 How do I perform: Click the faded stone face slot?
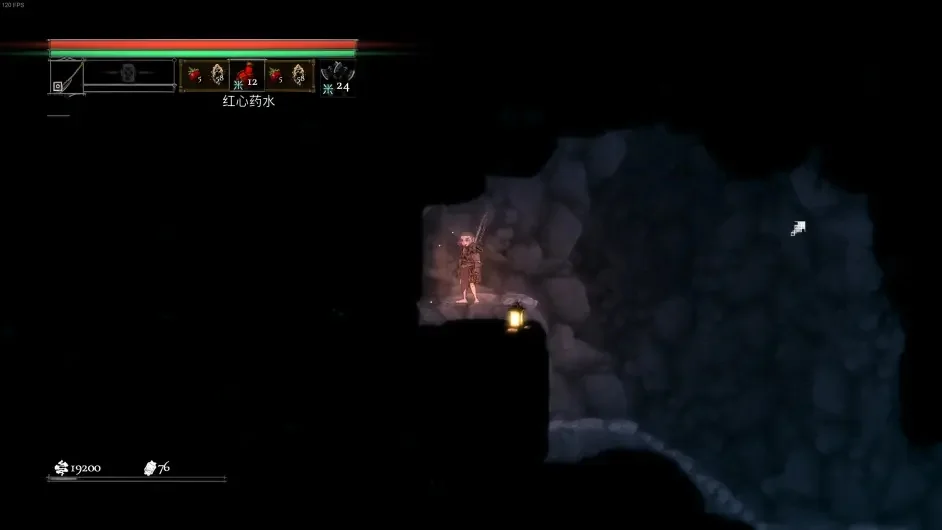tap(129, 72)
